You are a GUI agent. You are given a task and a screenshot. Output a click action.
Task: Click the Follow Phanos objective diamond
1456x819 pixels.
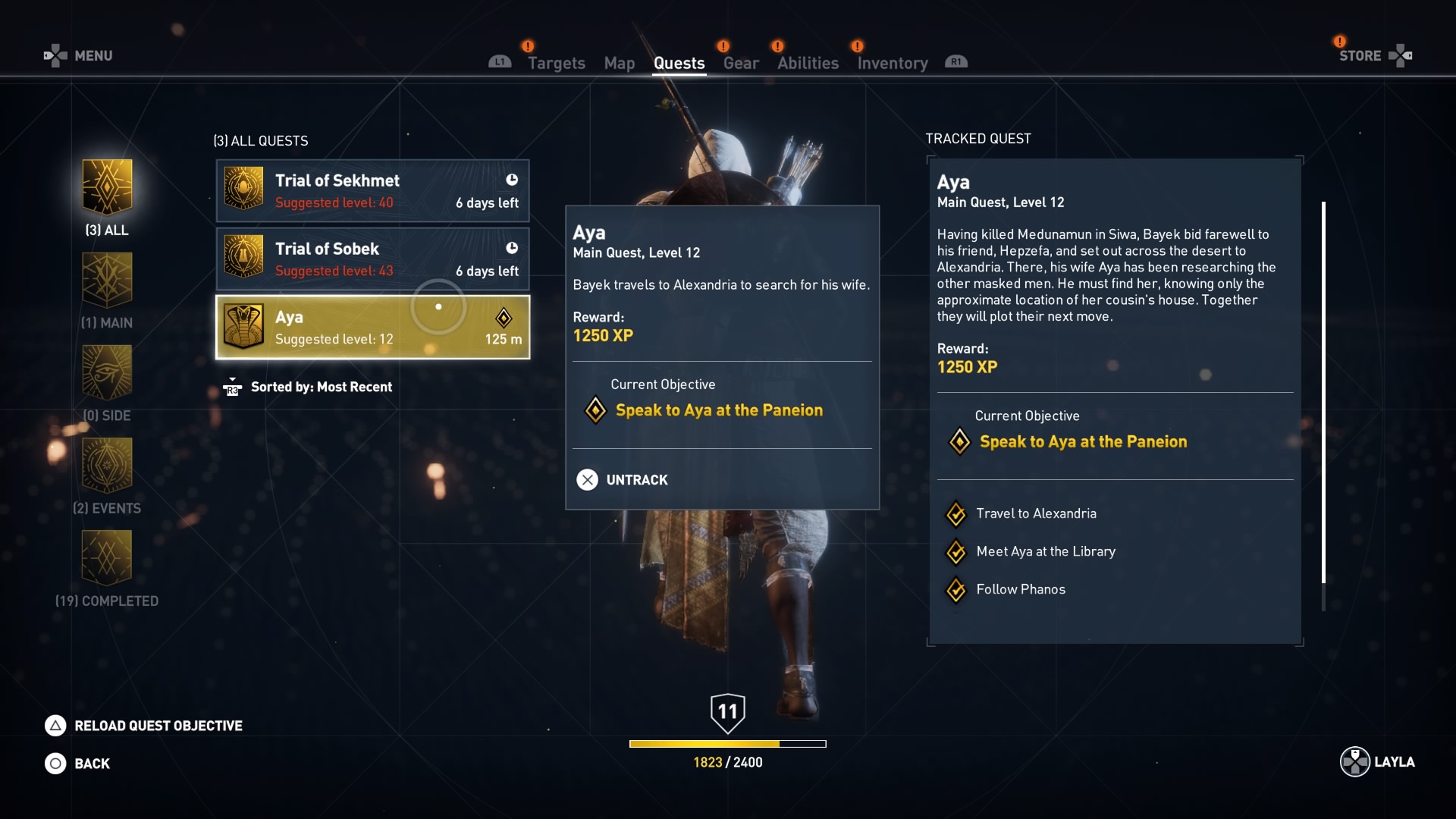coord(956,590)
